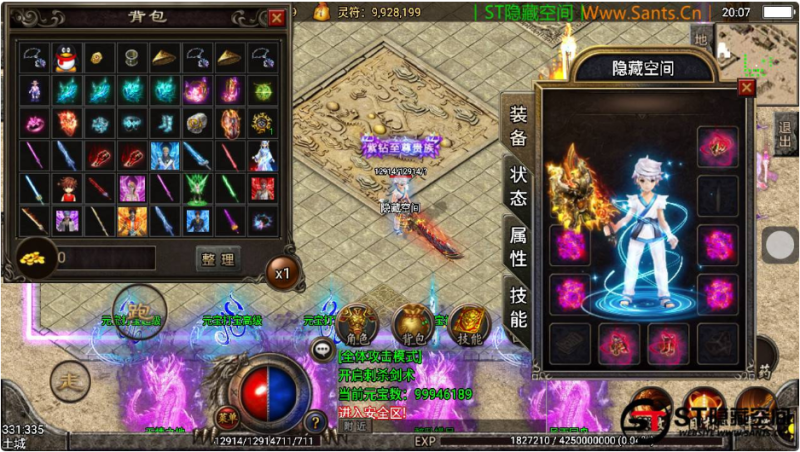Image resolution: width=800 pixels, height=452 pixels.
Task: Close the 背包 inventory window
Action: (x=277, y=17)
